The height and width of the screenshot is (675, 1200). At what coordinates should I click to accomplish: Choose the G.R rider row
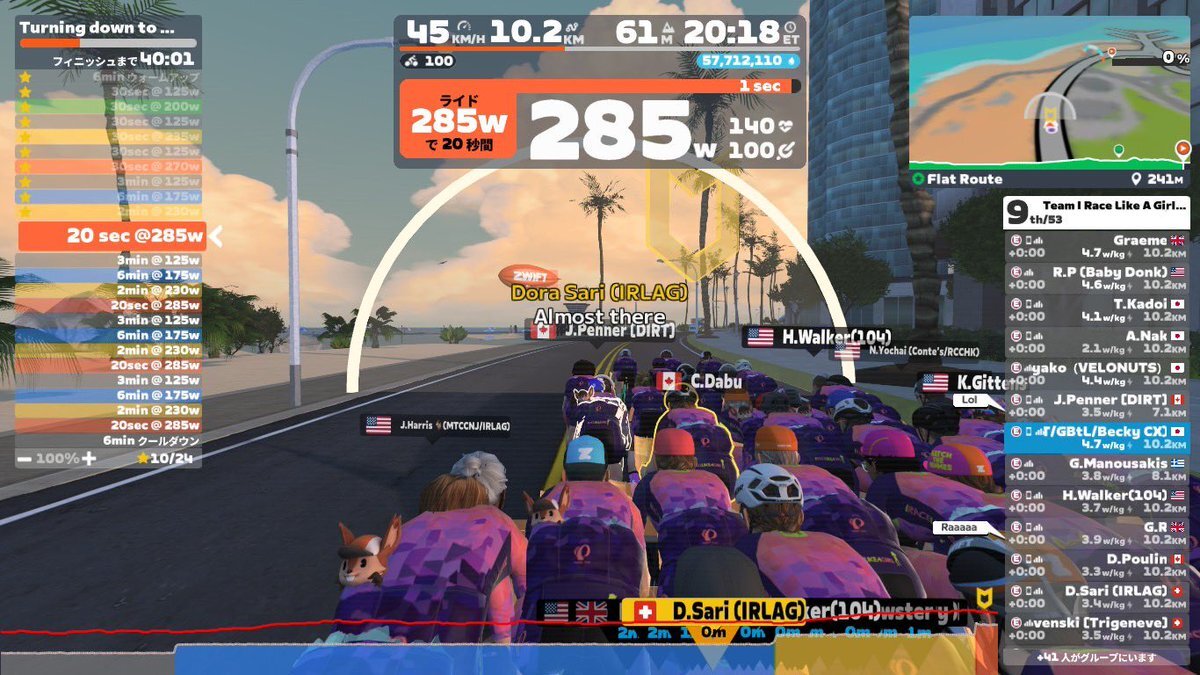pos(1096,533)
